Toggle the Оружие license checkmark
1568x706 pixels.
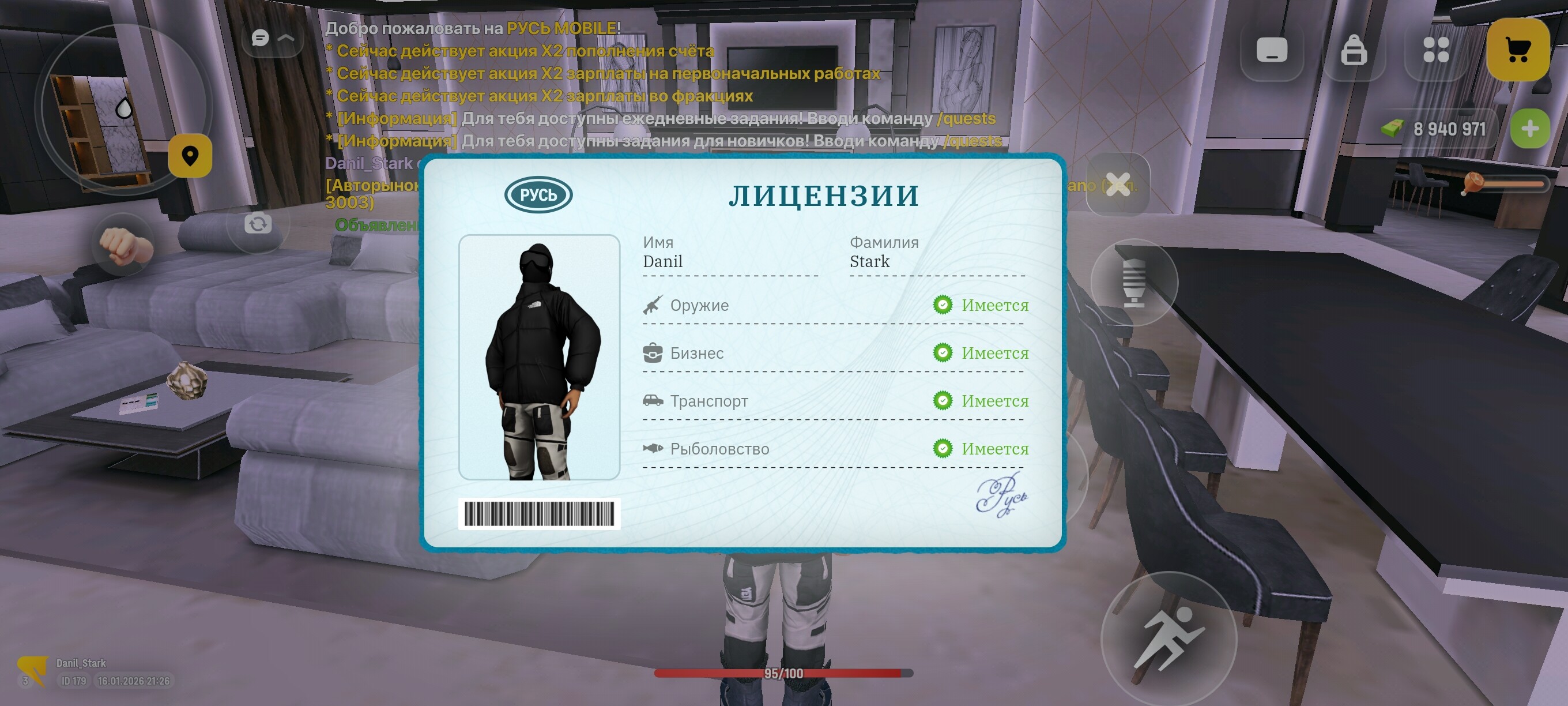click(x=944, y=305)
